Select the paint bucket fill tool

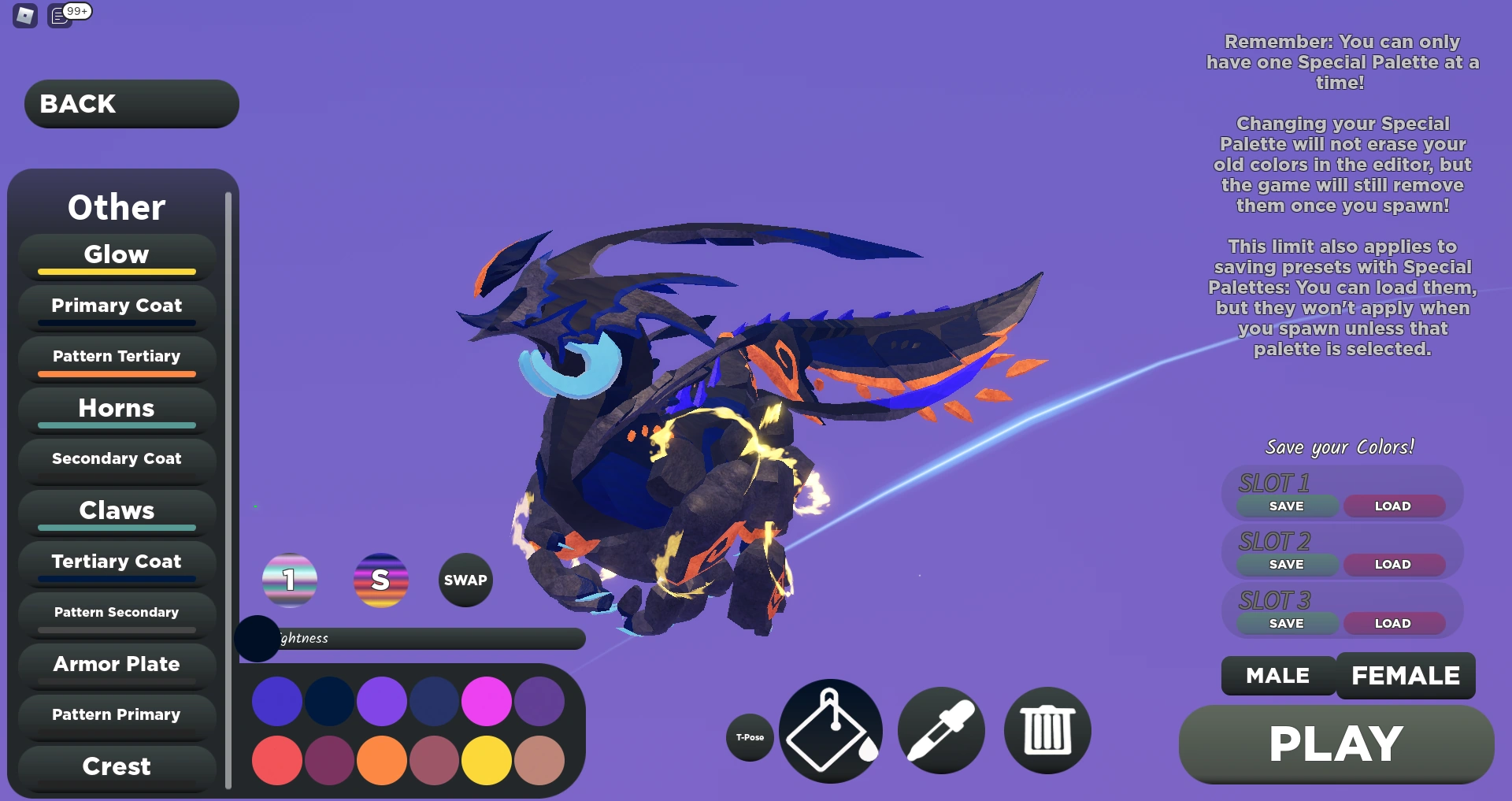click(x=829, y=731)
